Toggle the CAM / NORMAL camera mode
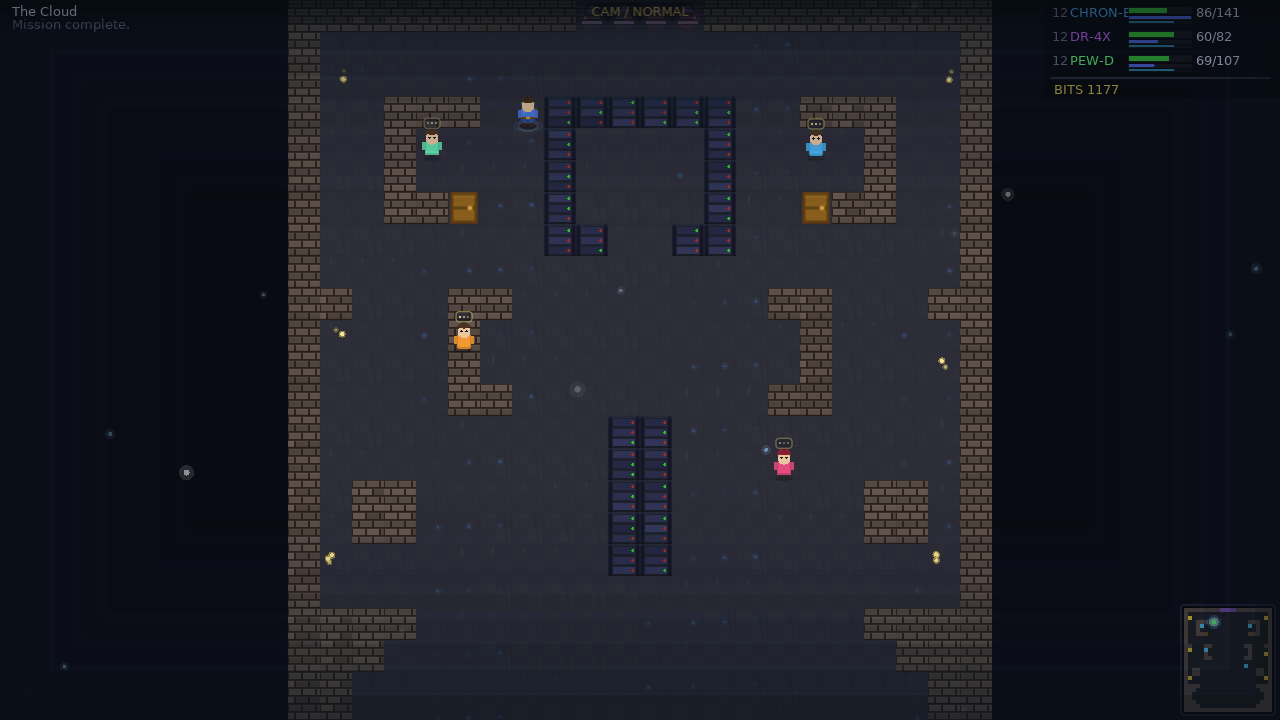Viewport: 1280px width, 720px height. click(640, 12)
